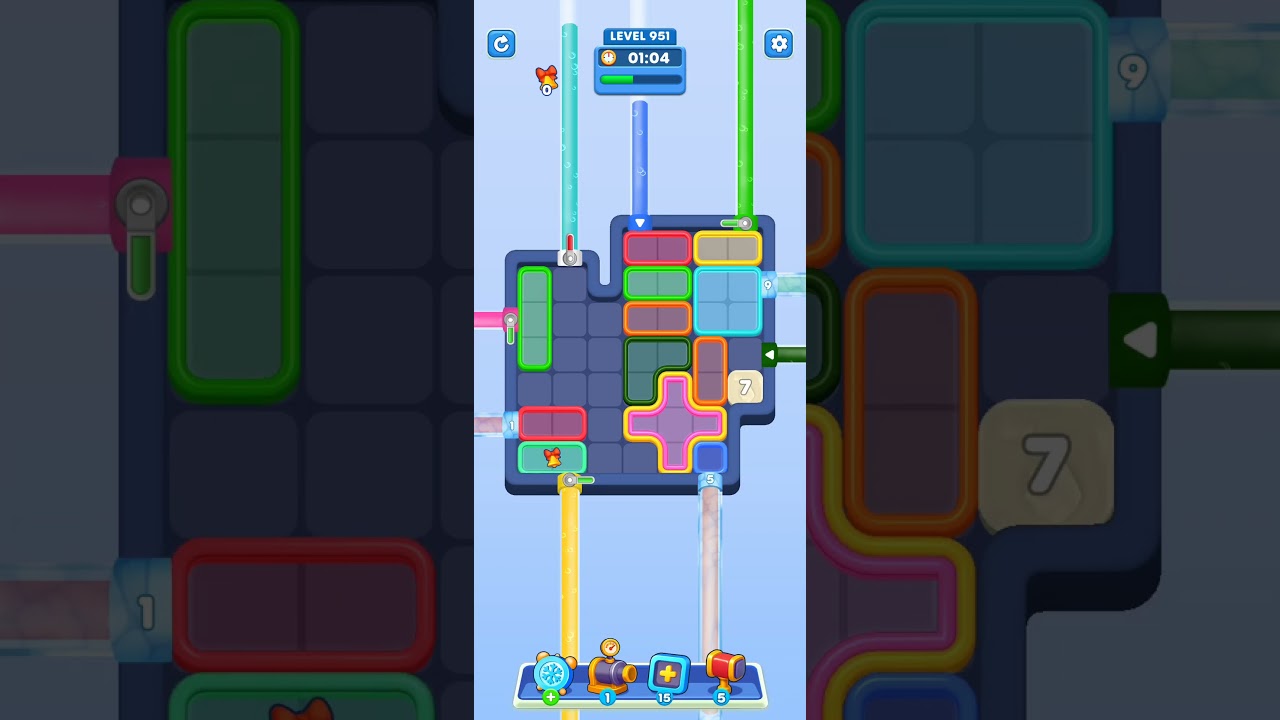1280x720 pixels.
Task: Tap the LEVEL 951 banner
Action: coord(640,36)
